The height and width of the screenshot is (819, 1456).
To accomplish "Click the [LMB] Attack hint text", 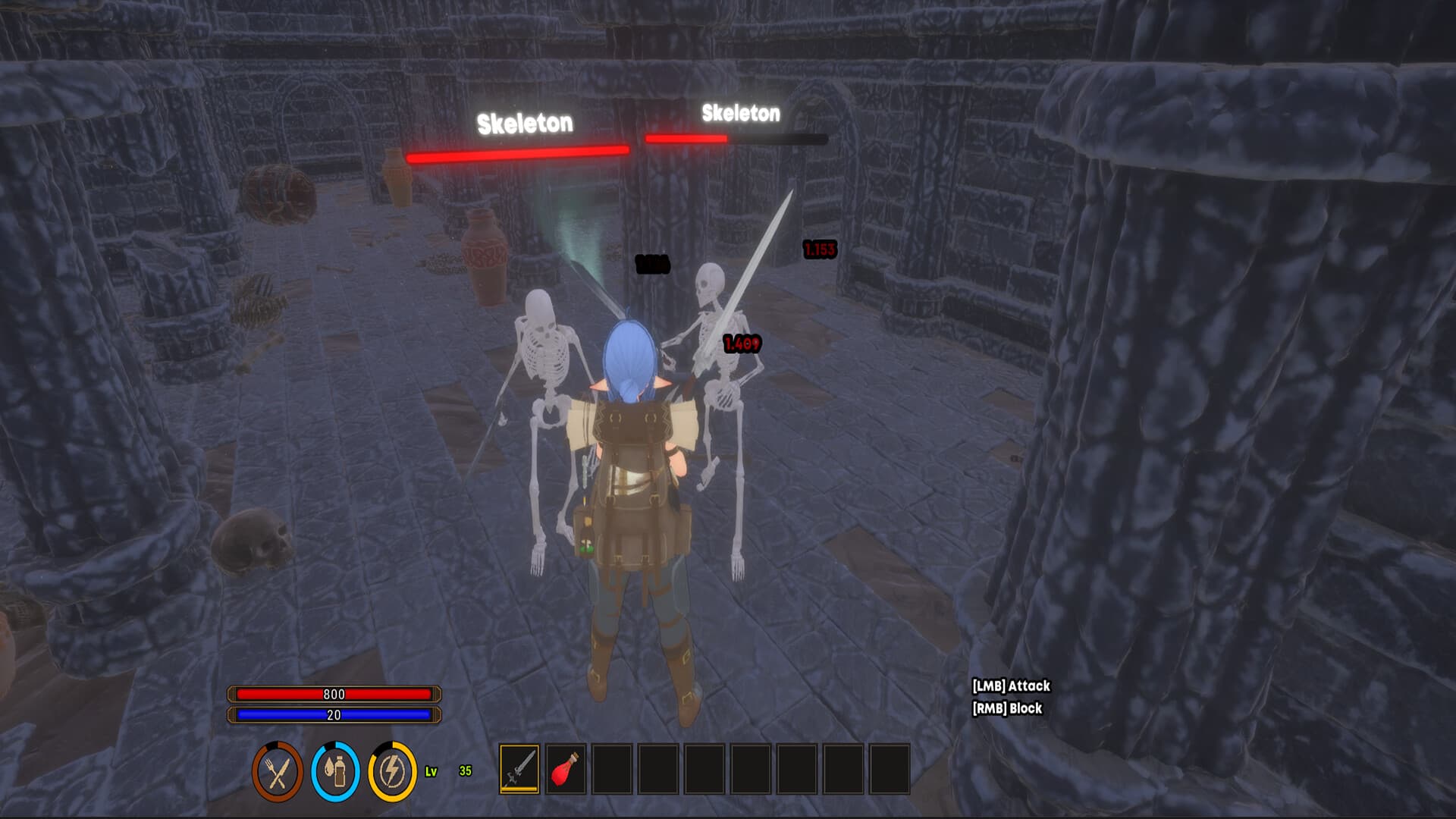I will pyautogui.click(x=1009, y=686).
